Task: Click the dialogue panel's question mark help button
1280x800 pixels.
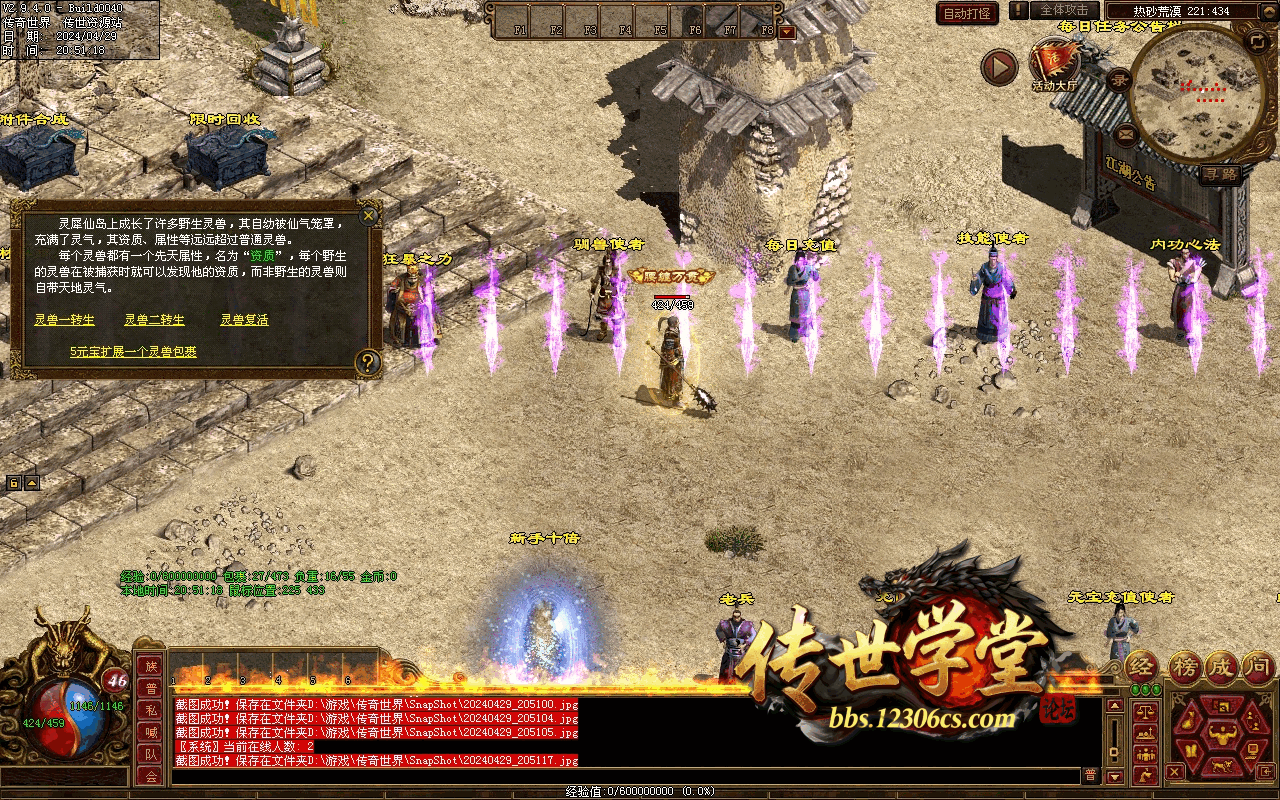Action: pos(368,361)
